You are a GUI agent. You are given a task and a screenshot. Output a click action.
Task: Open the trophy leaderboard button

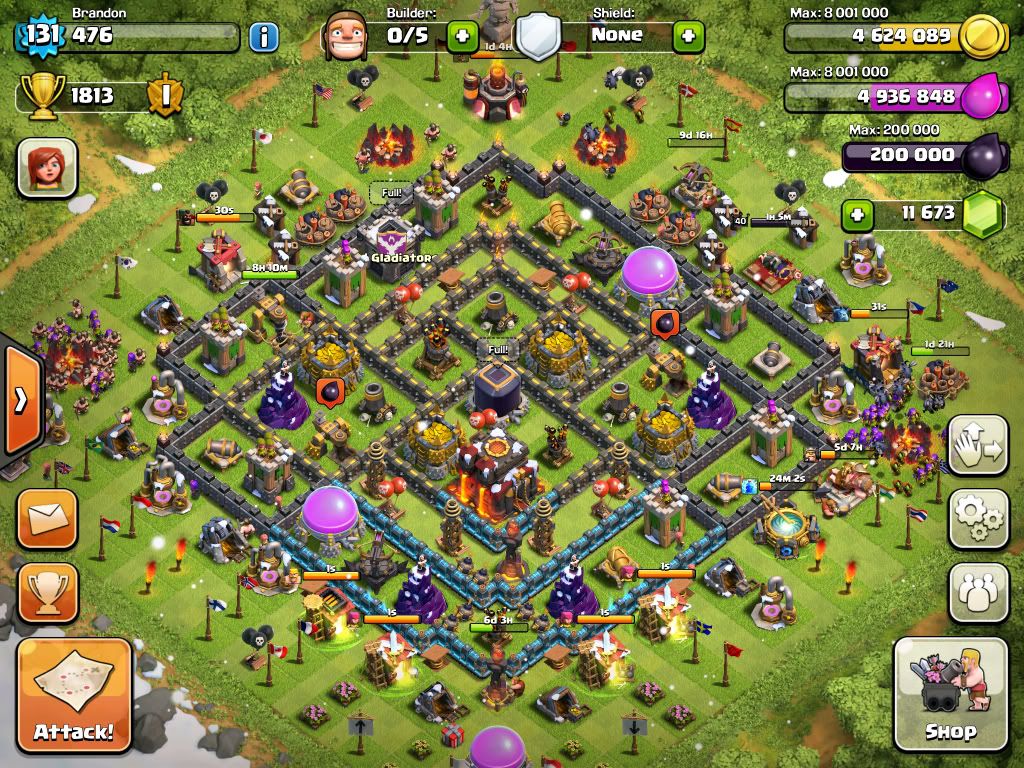46,593
